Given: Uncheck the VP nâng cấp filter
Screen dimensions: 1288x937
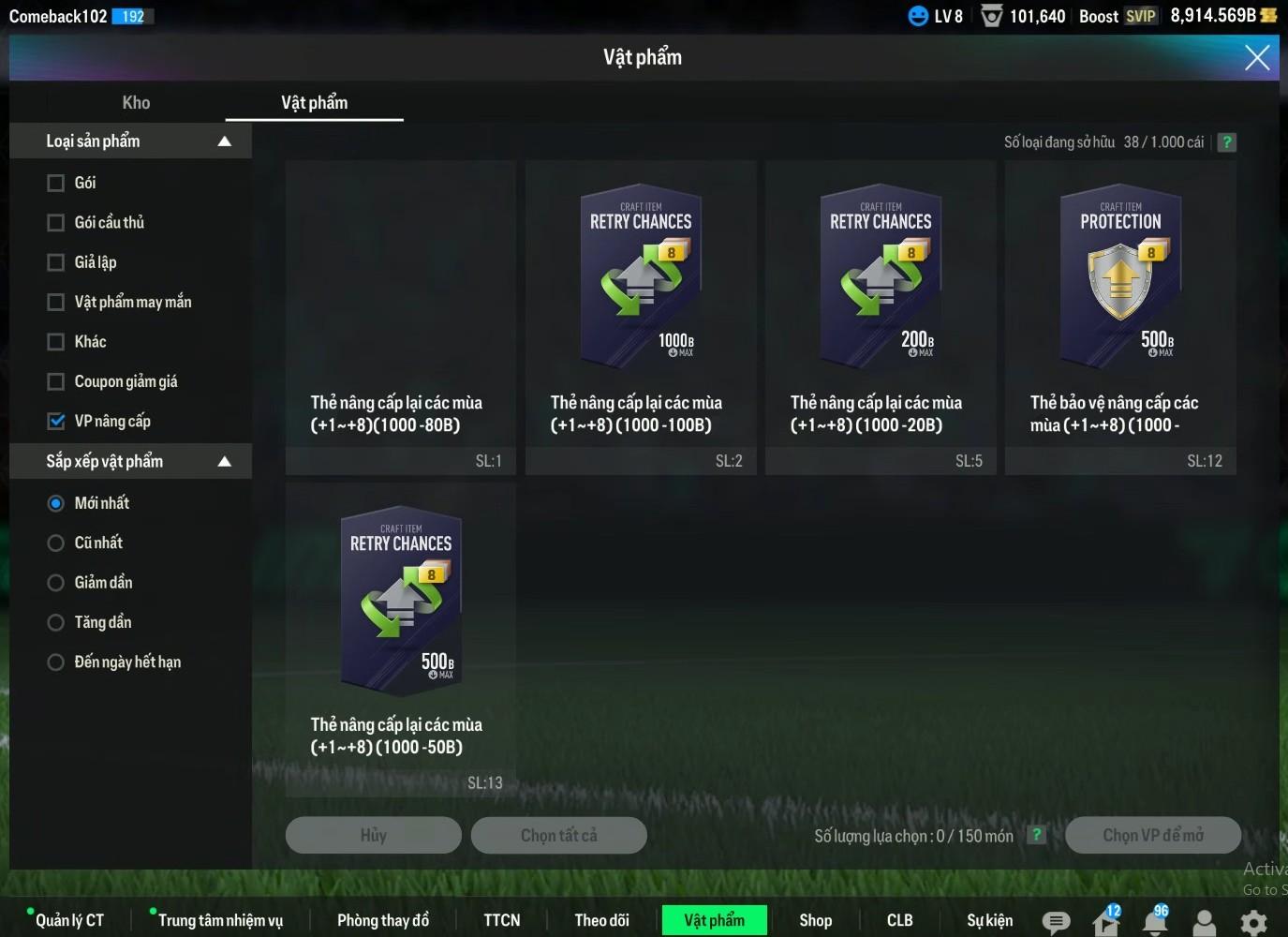Looking at the screenshot, I should point(56,421).
